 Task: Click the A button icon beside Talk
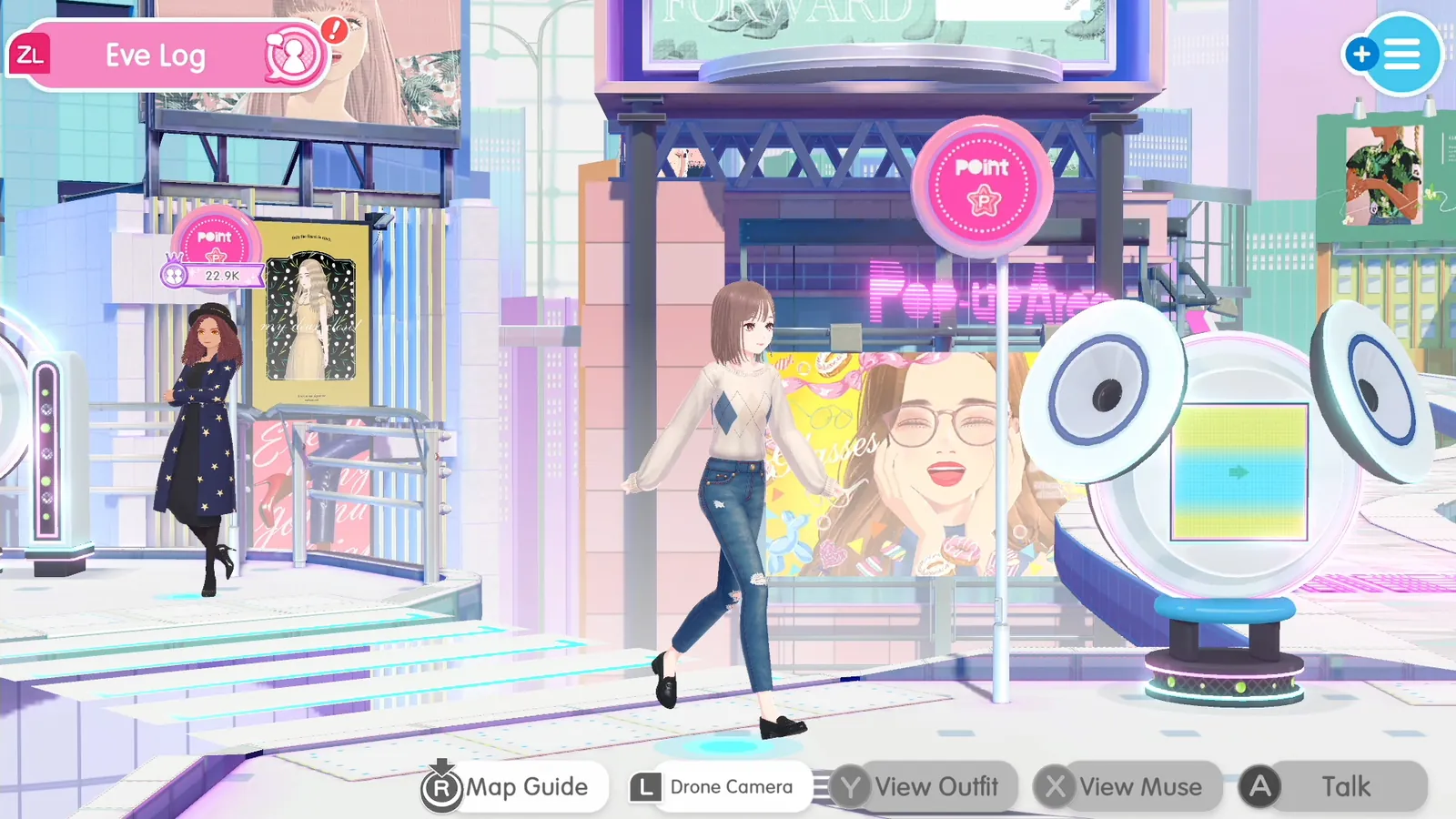point(1260,786)
